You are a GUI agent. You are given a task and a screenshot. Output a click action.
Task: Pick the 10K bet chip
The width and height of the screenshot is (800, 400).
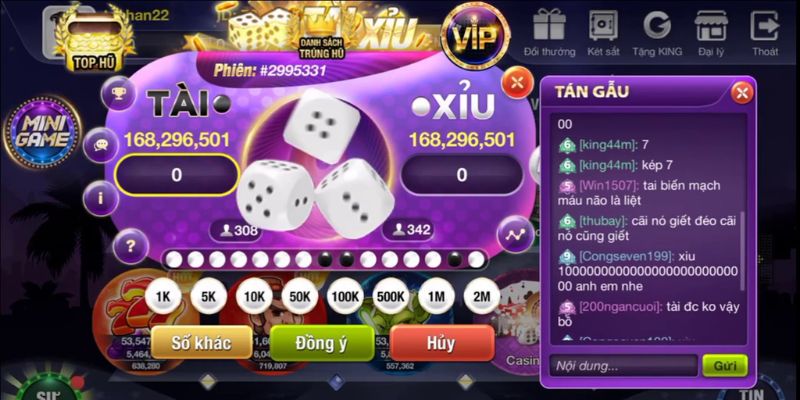254,296
